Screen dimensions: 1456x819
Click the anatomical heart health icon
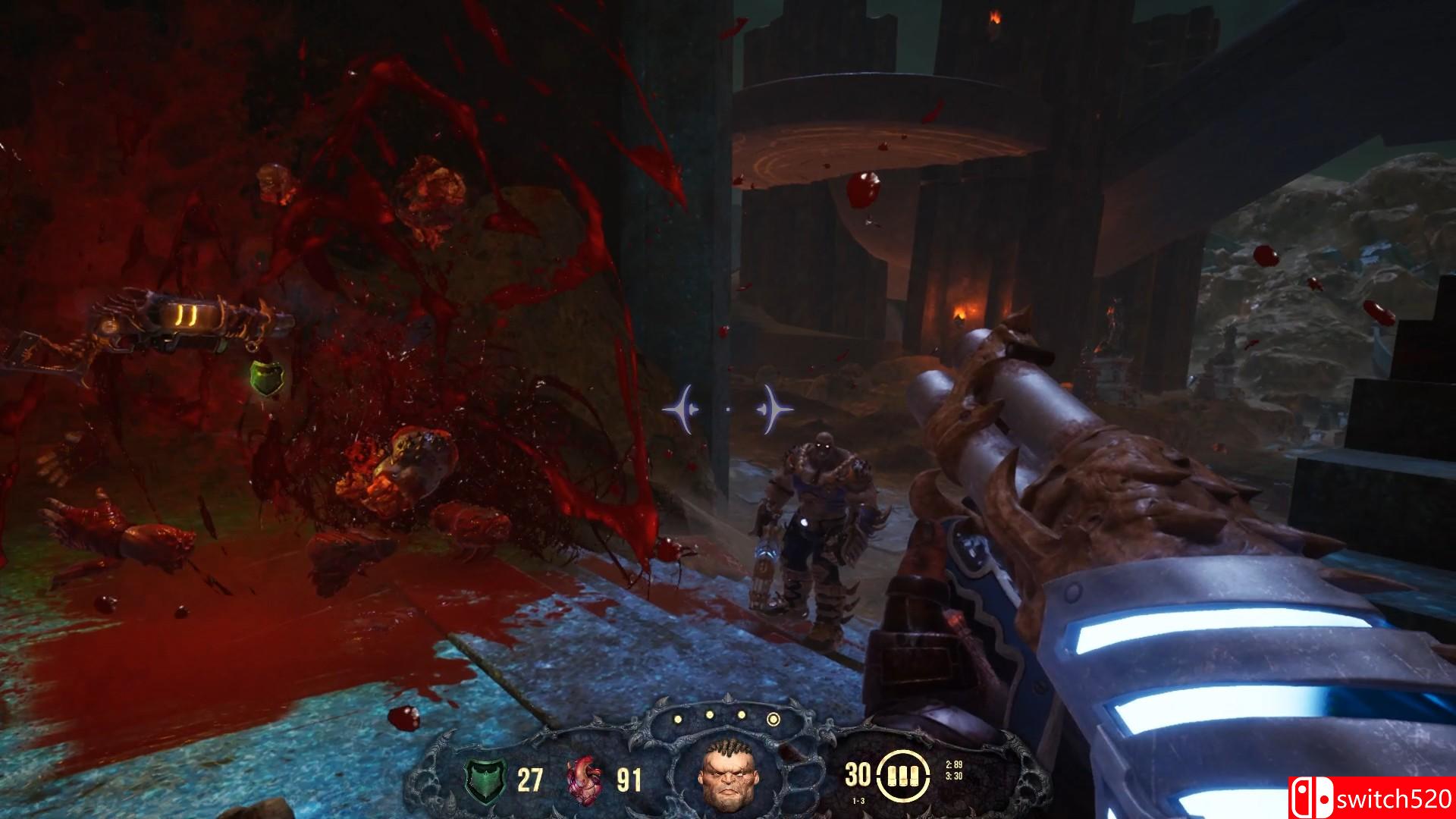click(x=585, y=779)
